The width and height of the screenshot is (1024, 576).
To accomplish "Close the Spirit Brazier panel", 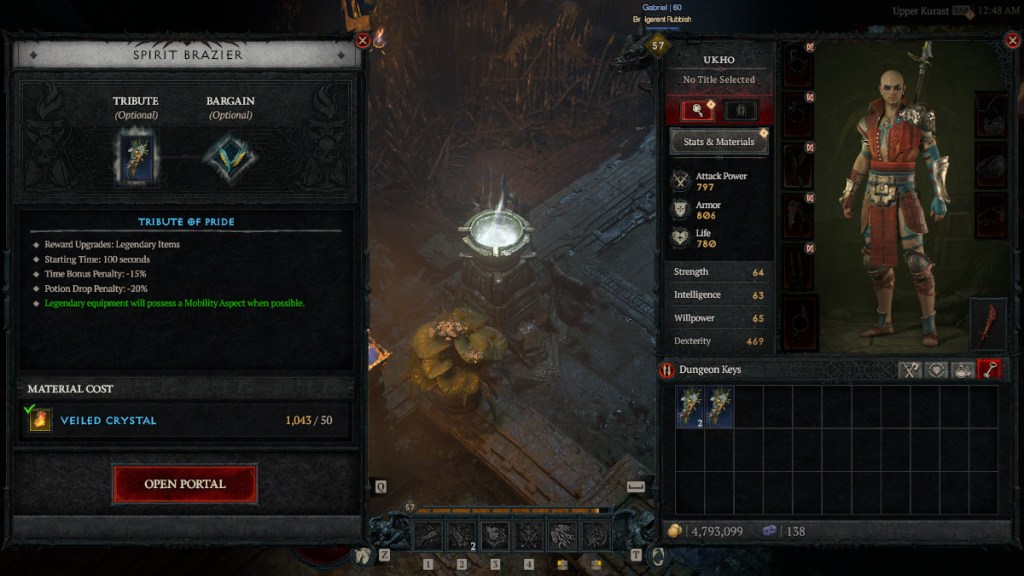I will (363, 41).
